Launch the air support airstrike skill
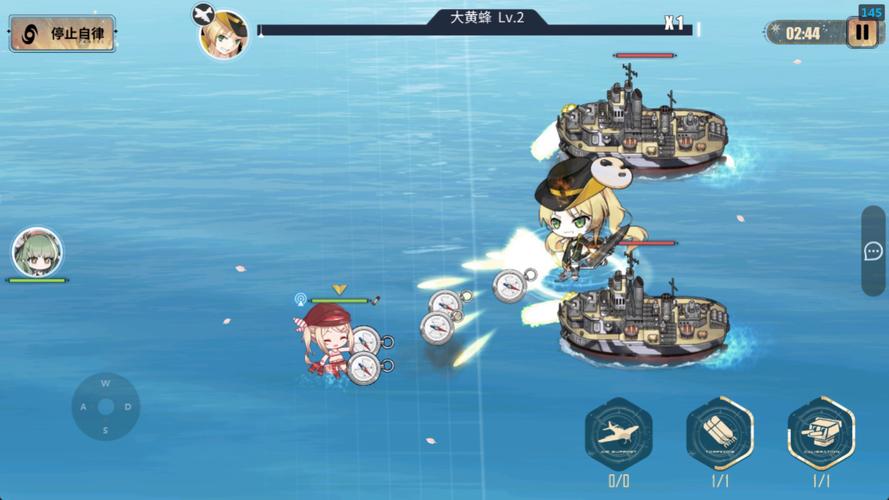The image size is (889, 500). pos(618,434)
